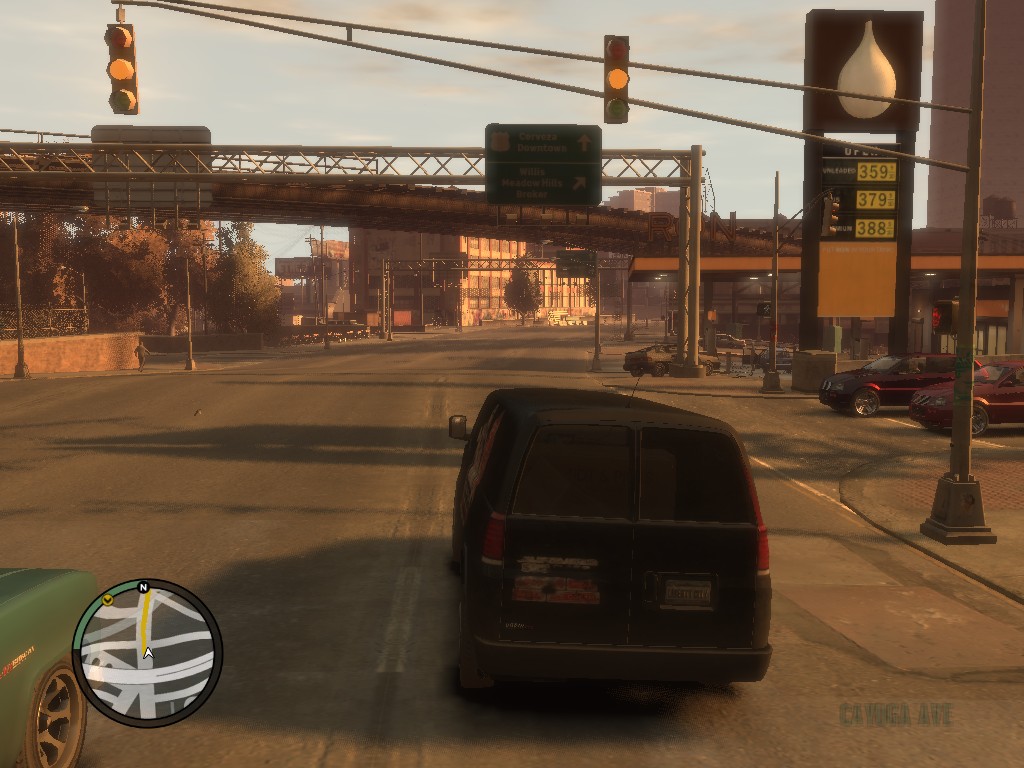Click the yellow blip on the minimap rim
Screen dimensions: 1024x768
point(107,600)
